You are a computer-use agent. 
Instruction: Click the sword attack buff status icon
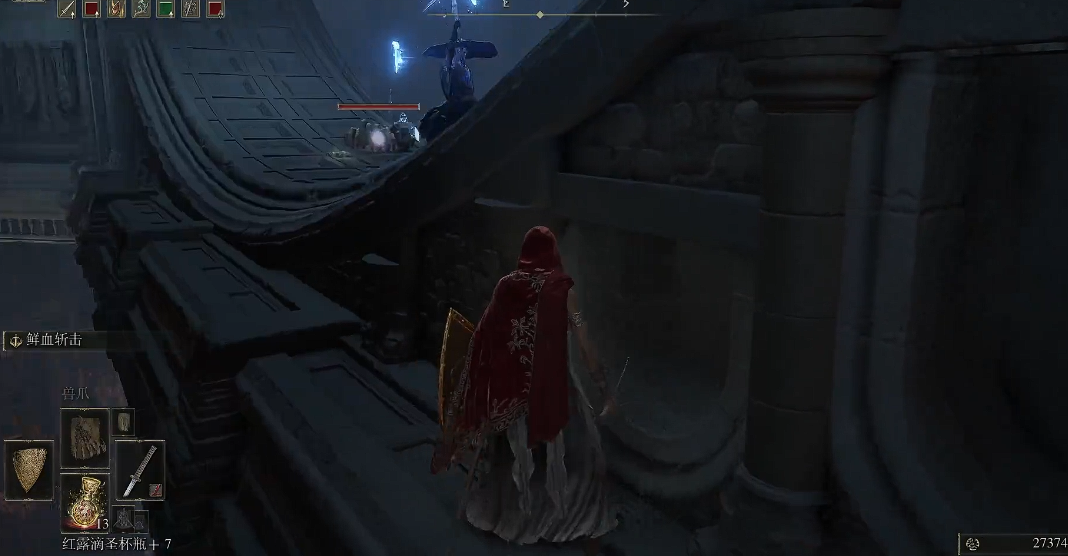[68, 9]
